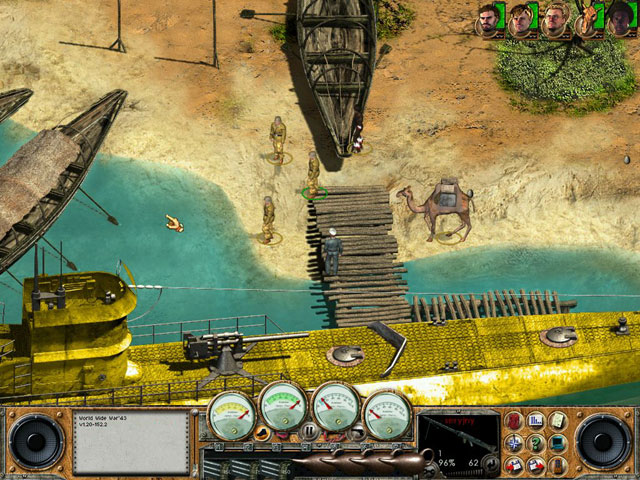Screen dimensions: 640x480
Task: Open the compass map button
Action: click(x=514, y=443)
